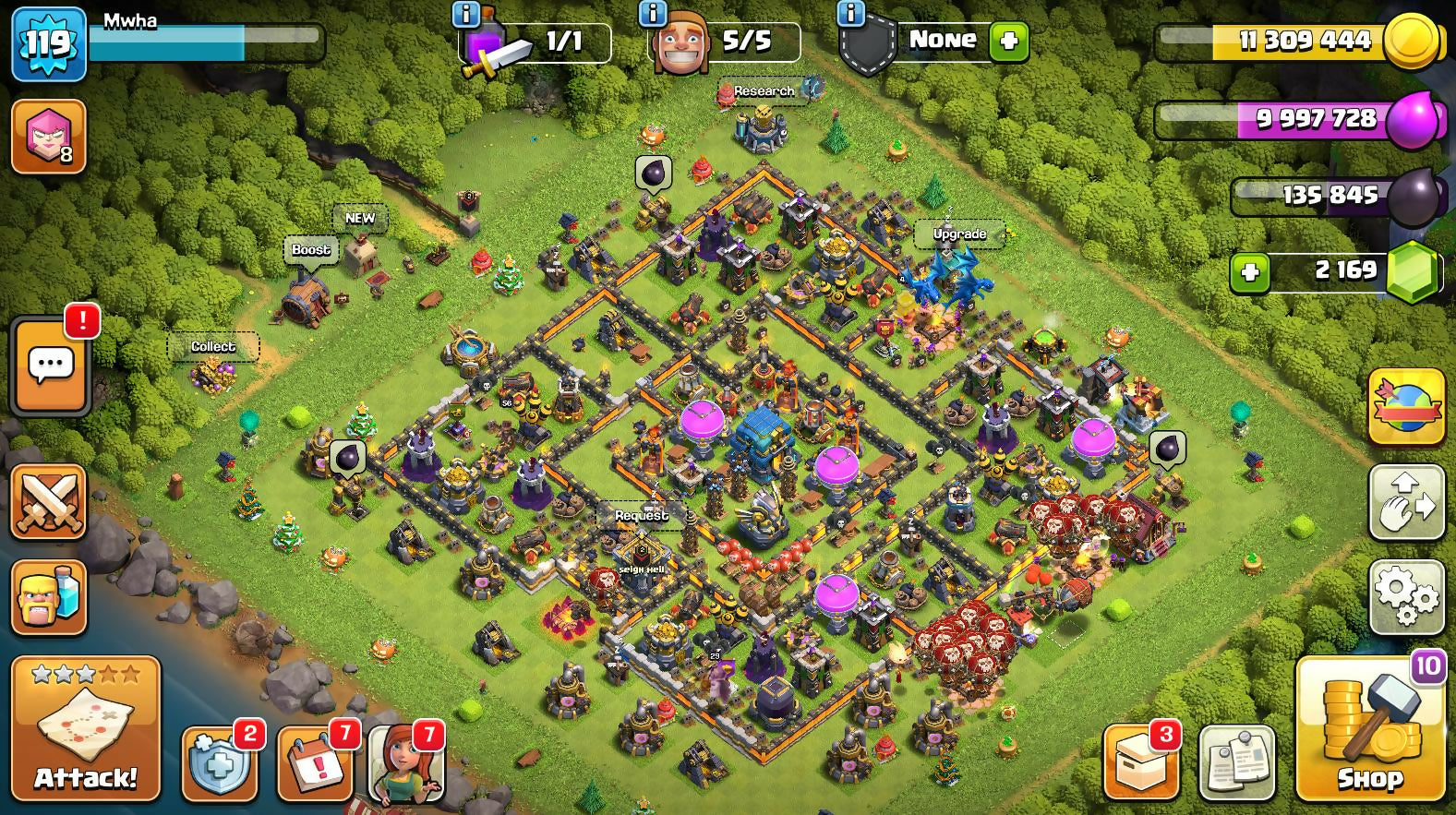Open the shield plus button with badge 2
The height and width of the screenshot is (815, 1456).
click(x=219, y=764)
